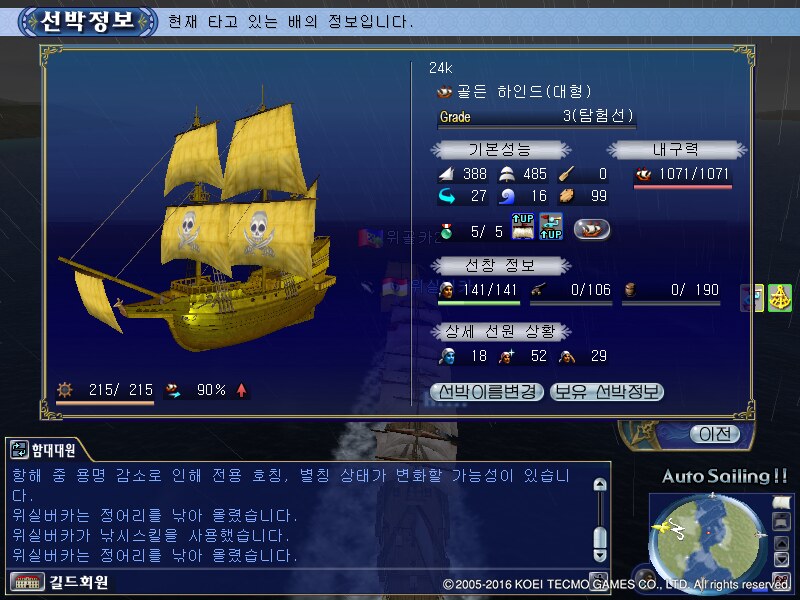Open the 함대대원 fleet chat tab
800x600 pixels.
[47, 451]
